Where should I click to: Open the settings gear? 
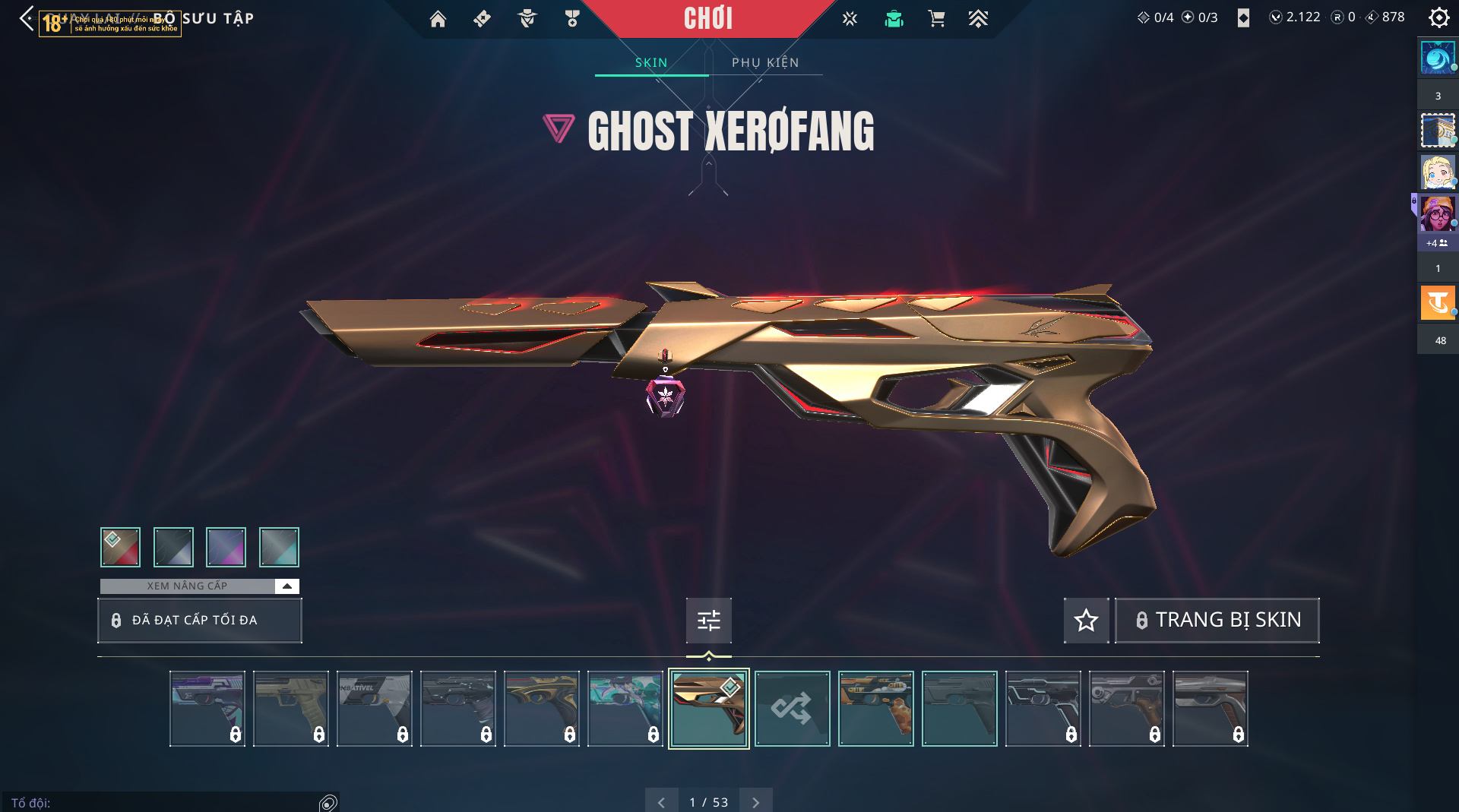(x=1438, y=17)
